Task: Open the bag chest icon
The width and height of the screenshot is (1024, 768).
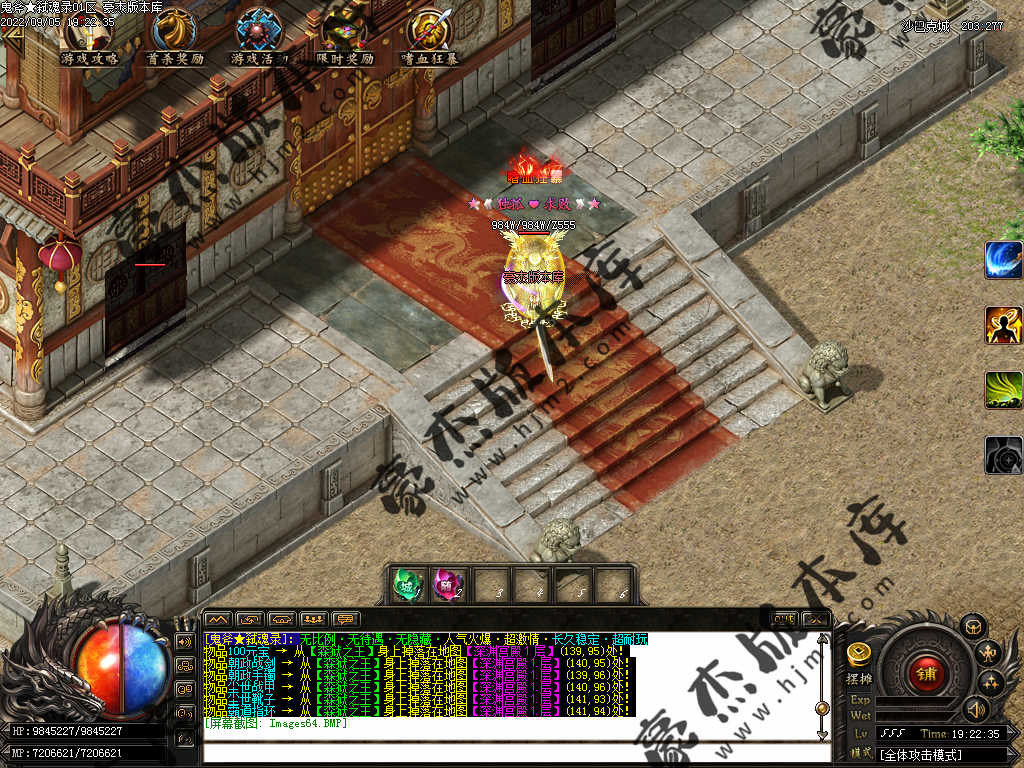Action: [x=971, y=626]
